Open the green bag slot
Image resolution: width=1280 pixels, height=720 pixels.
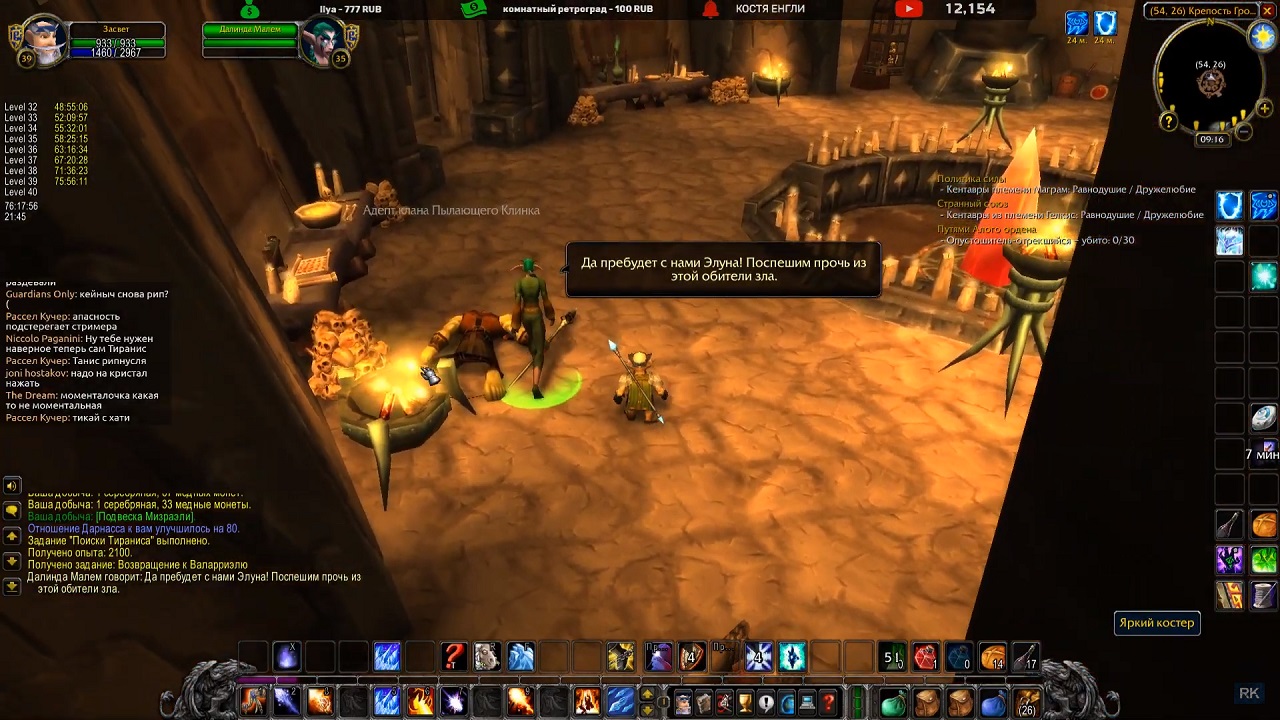tap(893, 702)
